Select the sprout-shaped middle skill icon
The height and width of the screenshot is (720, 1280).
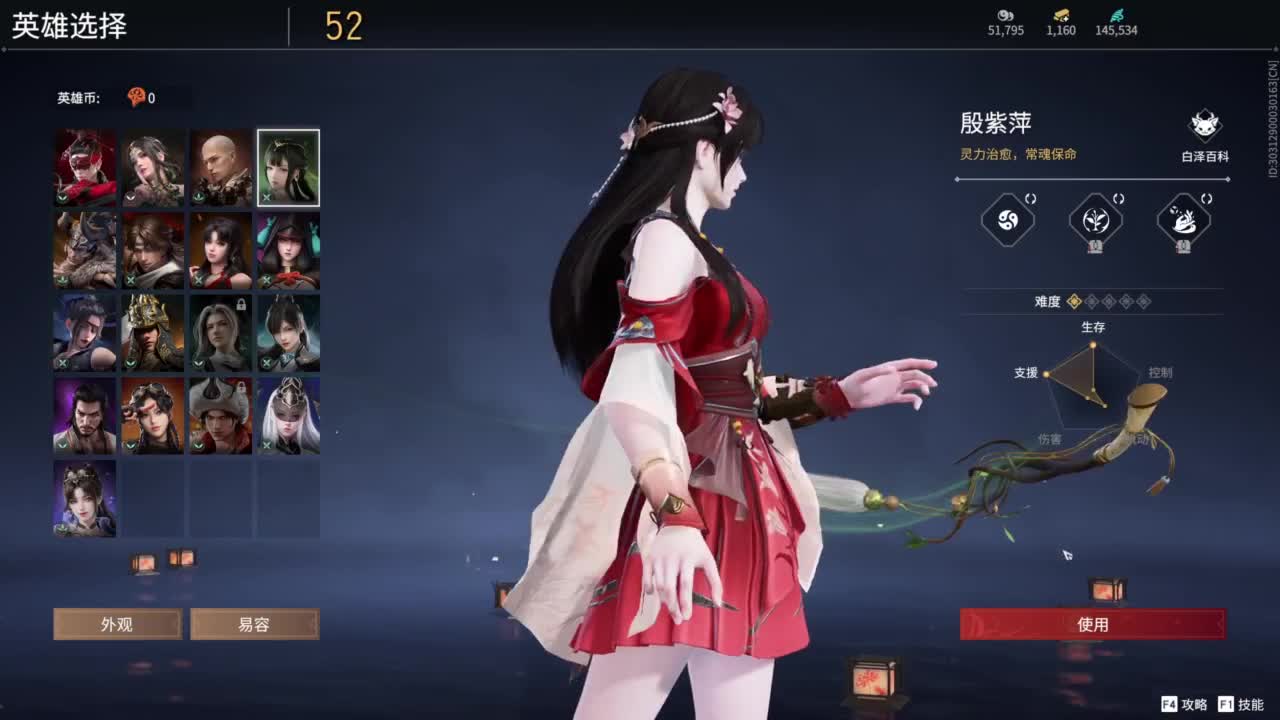pyautogui.click(x=1096, y=222)
